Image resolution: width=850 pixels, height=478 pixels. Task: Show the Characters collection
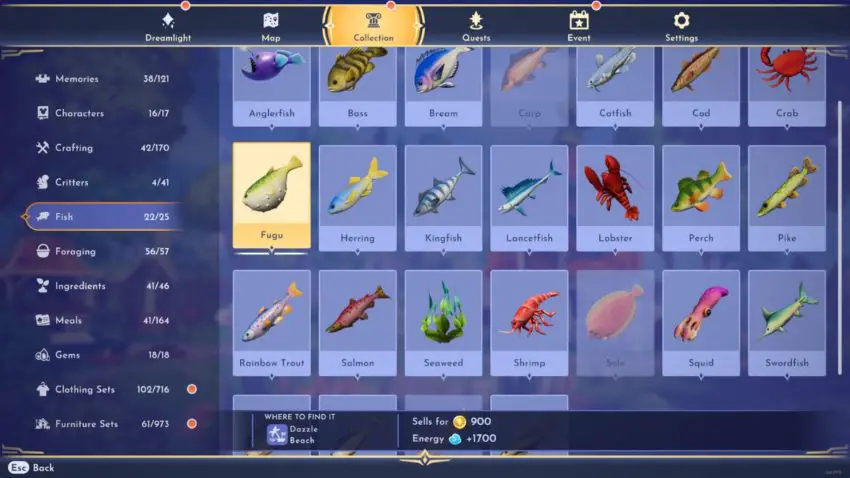pos(102,113)
